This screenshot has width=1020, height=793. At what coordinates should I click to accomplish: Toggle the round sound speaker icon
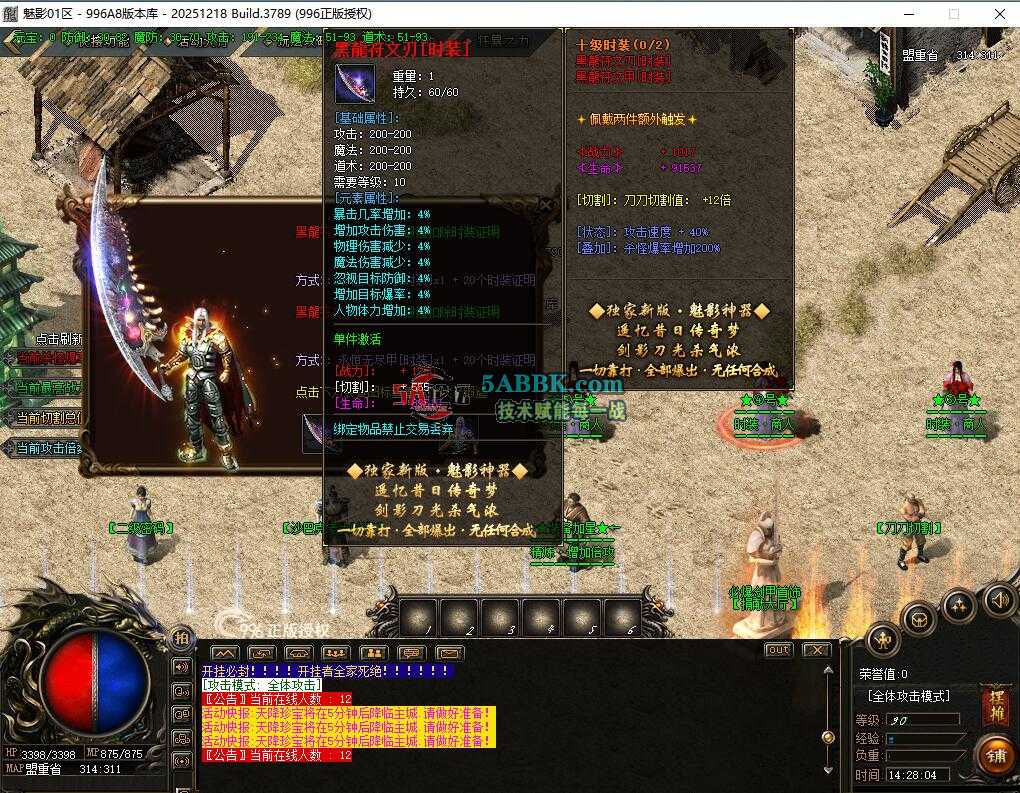tap(997, 600)
